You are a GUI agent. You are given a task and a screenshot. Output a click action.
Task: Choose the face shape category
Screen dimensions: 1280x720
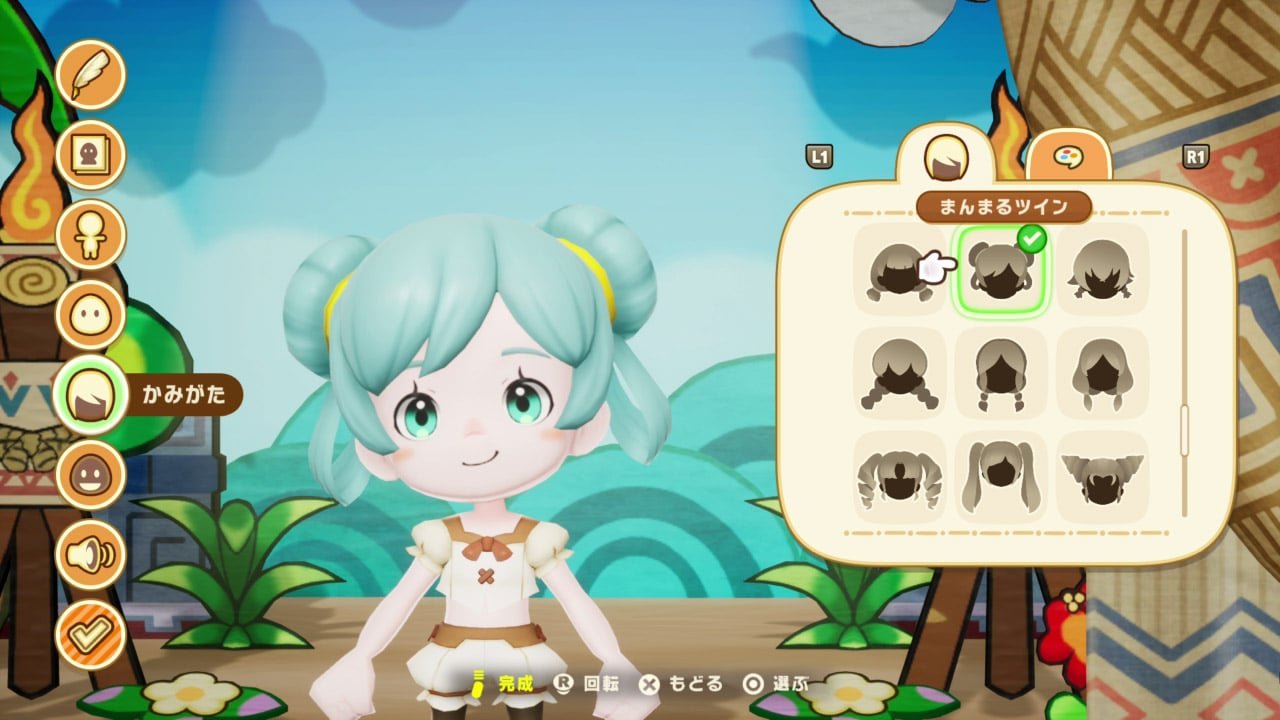coord(90,314)
